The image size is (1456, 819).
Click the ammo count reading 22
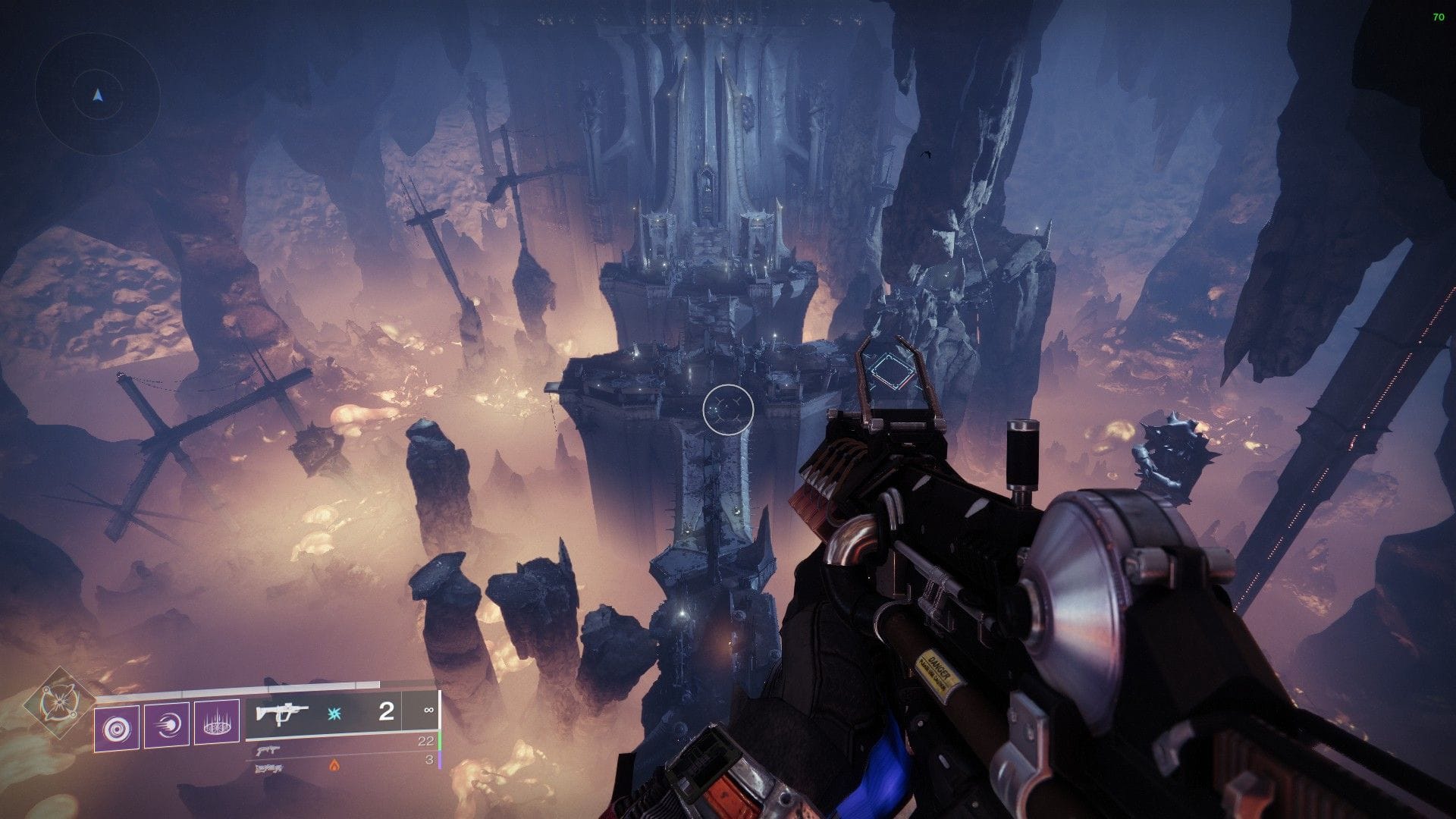click(425, 741)
